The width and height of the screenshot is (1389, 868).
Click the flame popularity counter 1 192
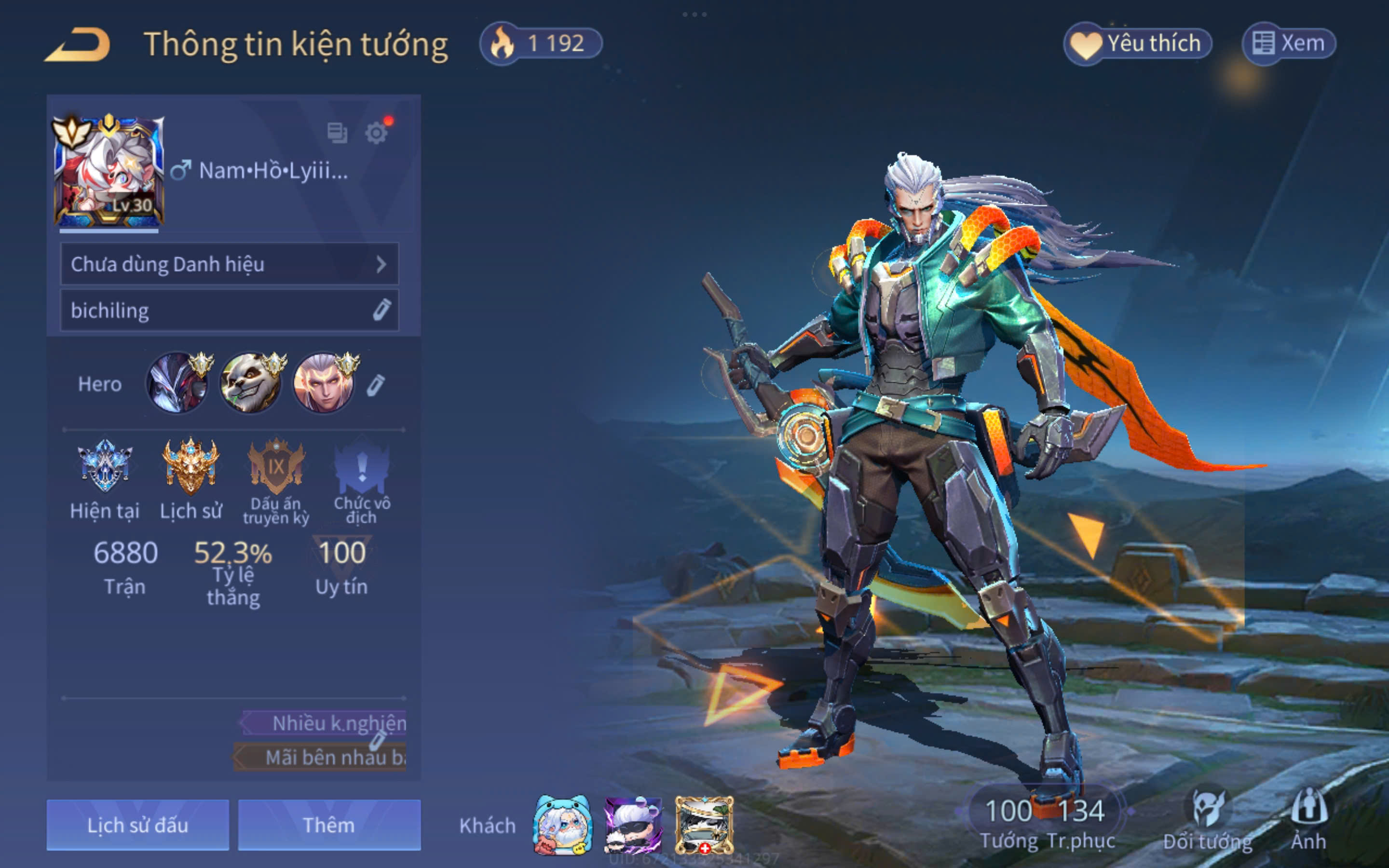pos(541,43)
